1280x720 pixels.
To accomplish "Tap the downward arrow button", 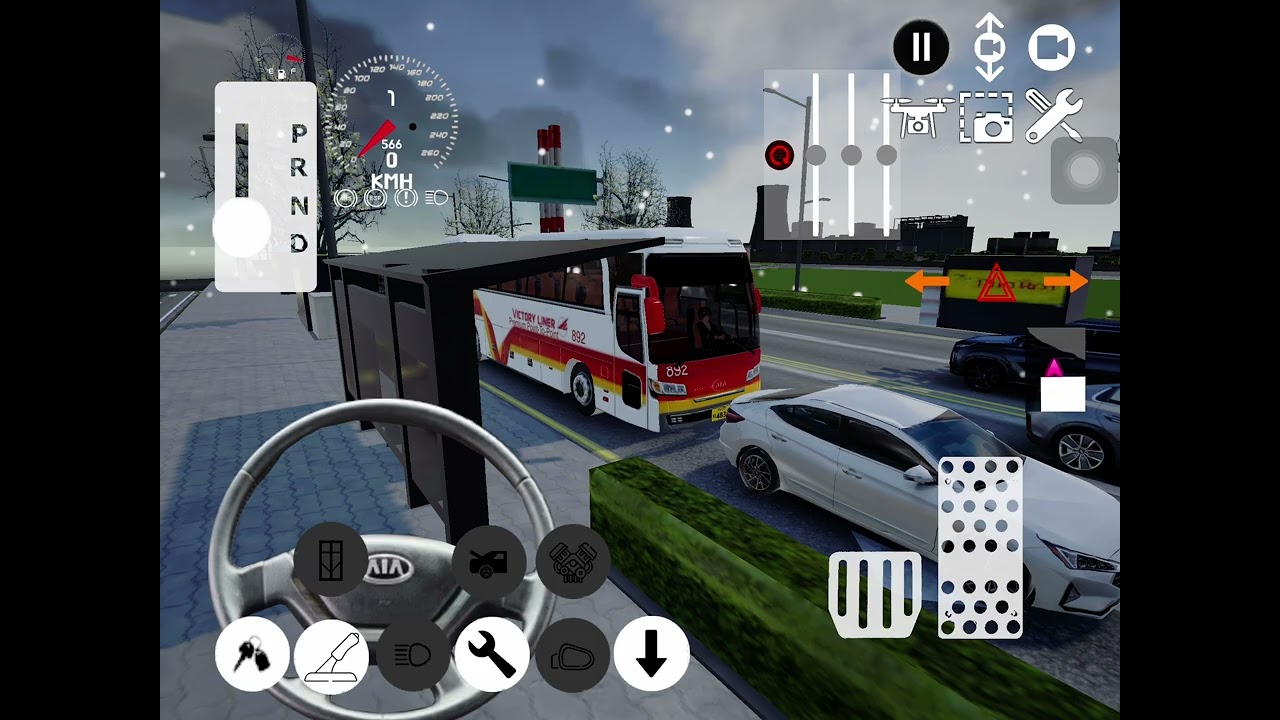I will [x=651, y=655].
